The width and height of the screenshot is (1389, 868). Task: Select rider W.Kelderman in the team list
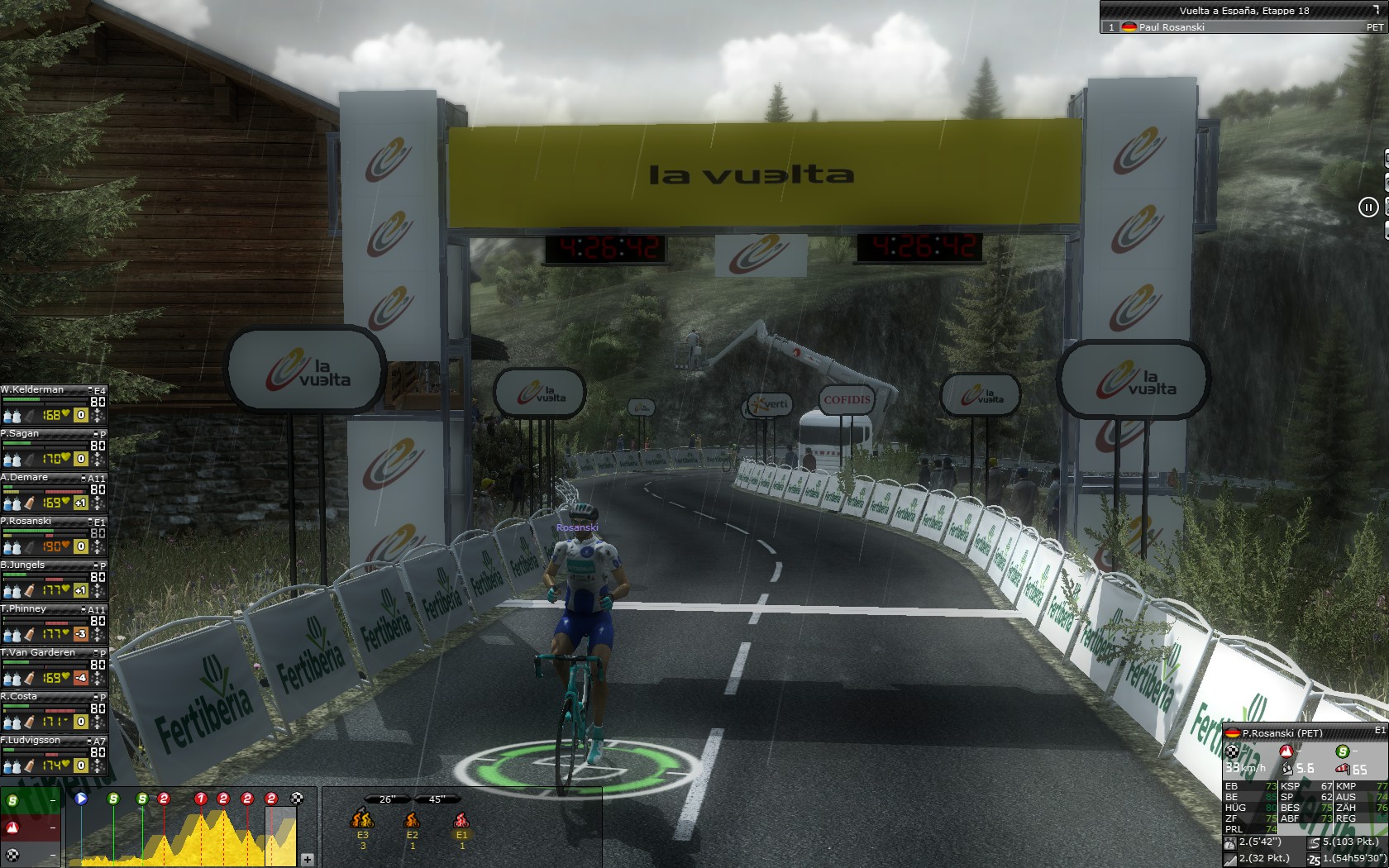click(x=33, y=389)
